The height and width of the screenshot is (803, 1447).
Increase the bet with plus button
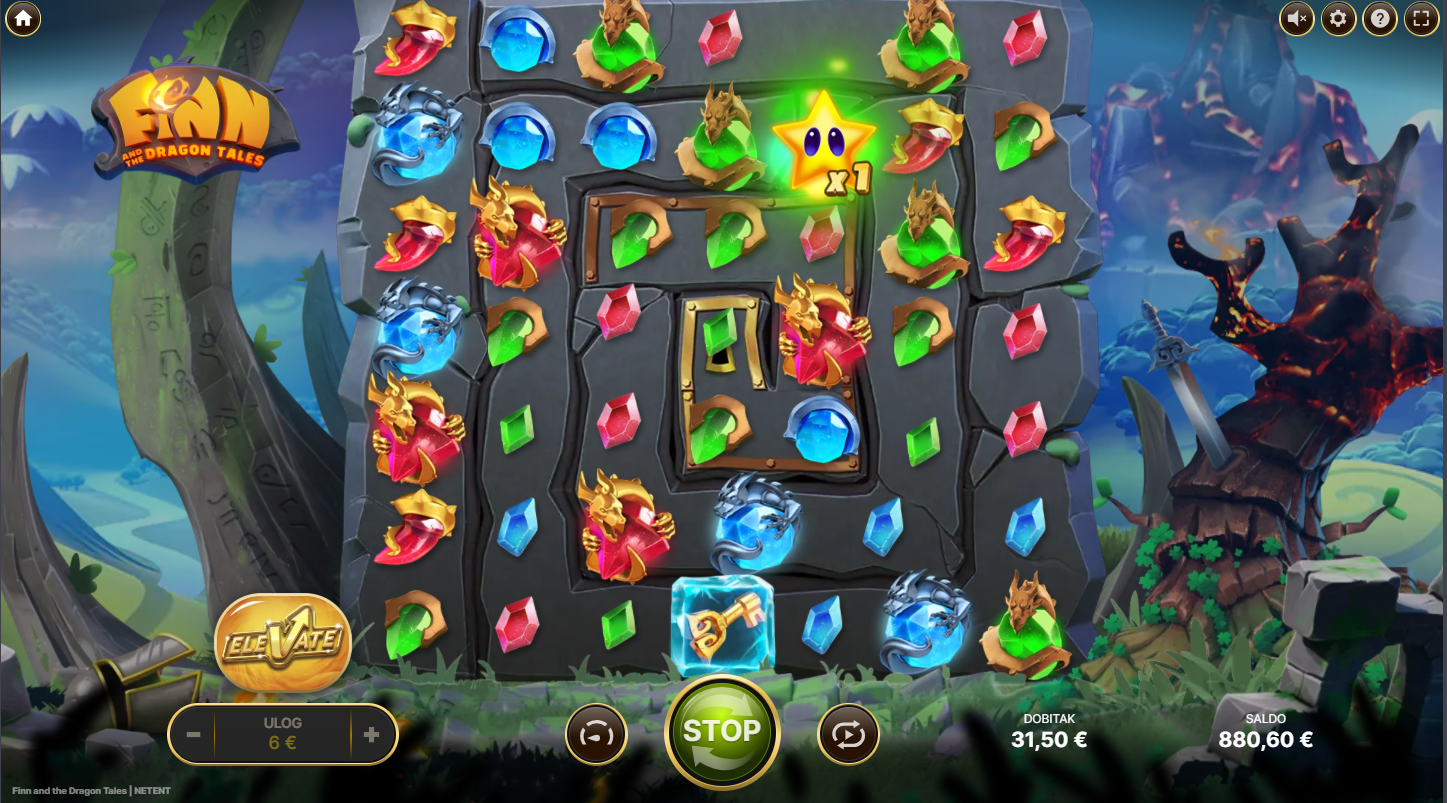click(372, 735)
